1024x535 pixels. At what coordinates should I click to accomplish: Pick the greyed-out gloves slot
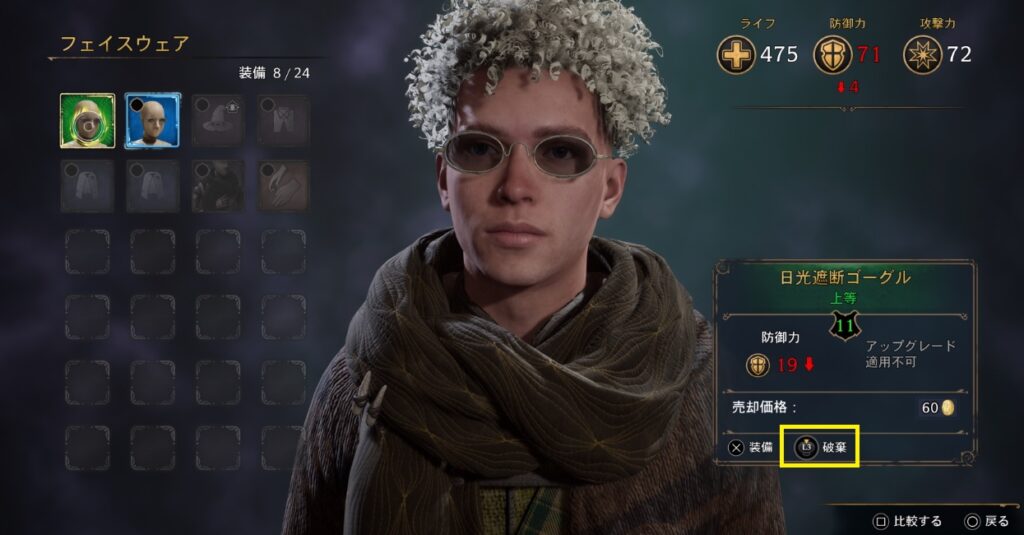point(284,186)
